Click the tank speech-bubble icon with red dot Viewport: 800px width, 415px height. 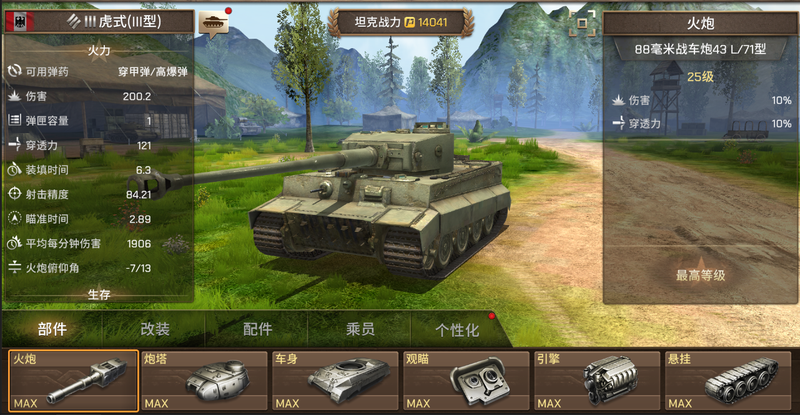(213, 22)
